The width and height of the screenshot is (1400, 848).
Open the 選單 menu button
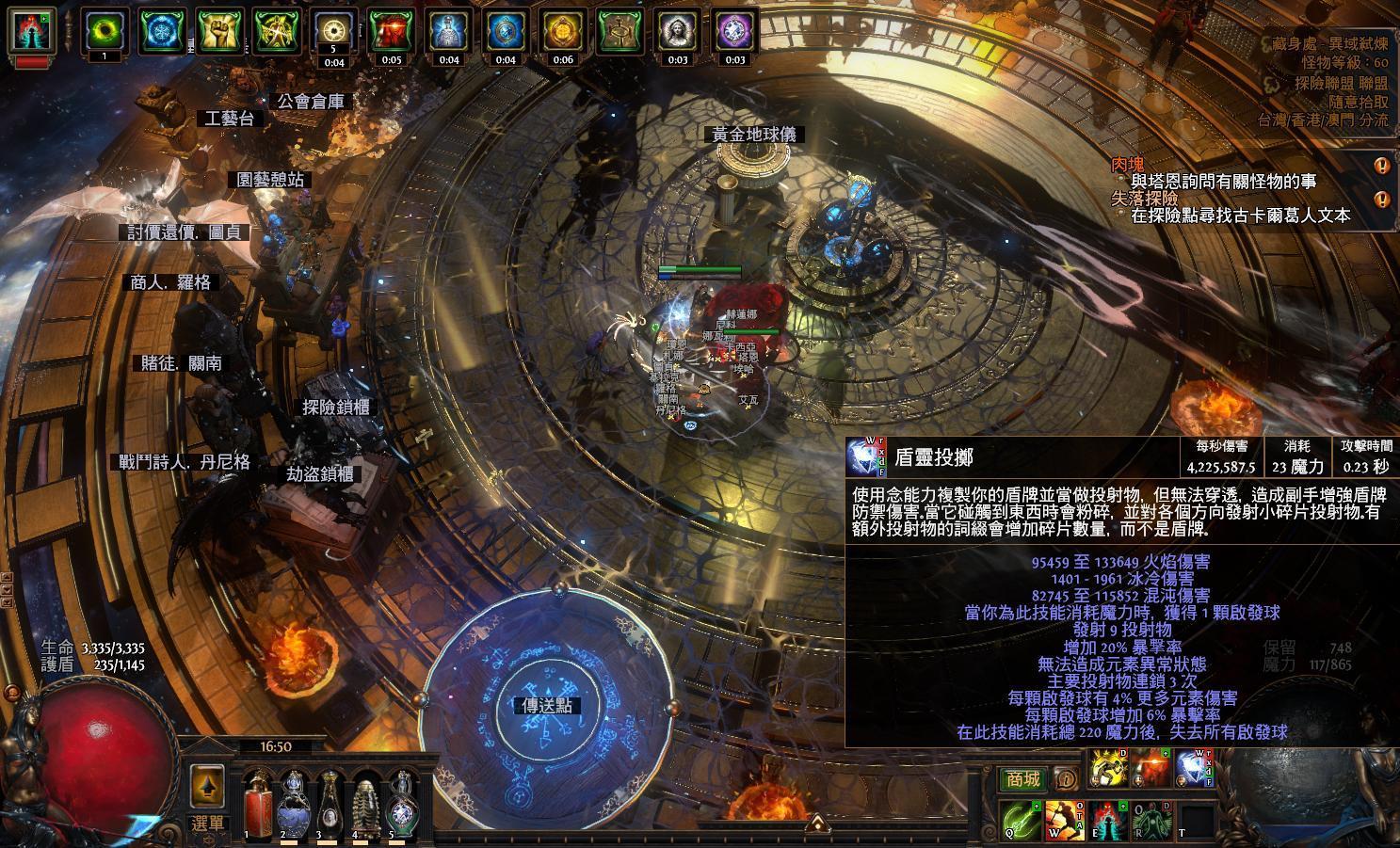208,824
